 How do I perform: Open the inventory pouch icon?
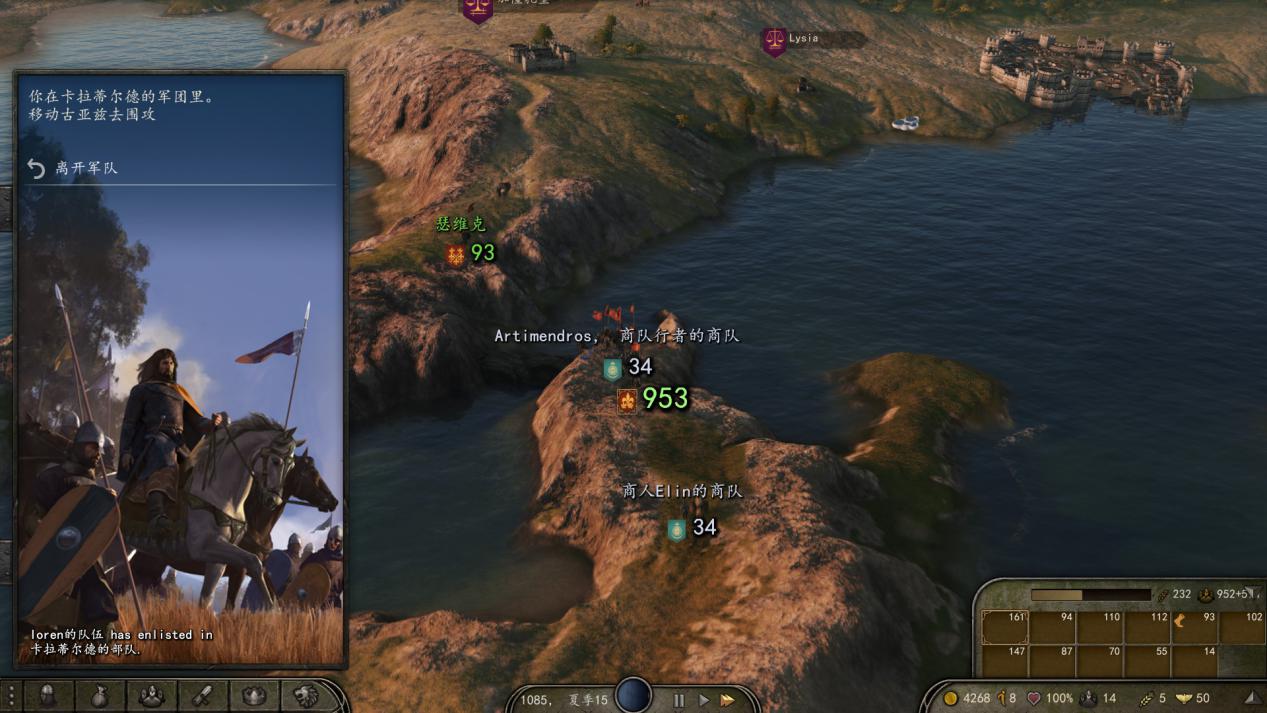coord(100,695)
